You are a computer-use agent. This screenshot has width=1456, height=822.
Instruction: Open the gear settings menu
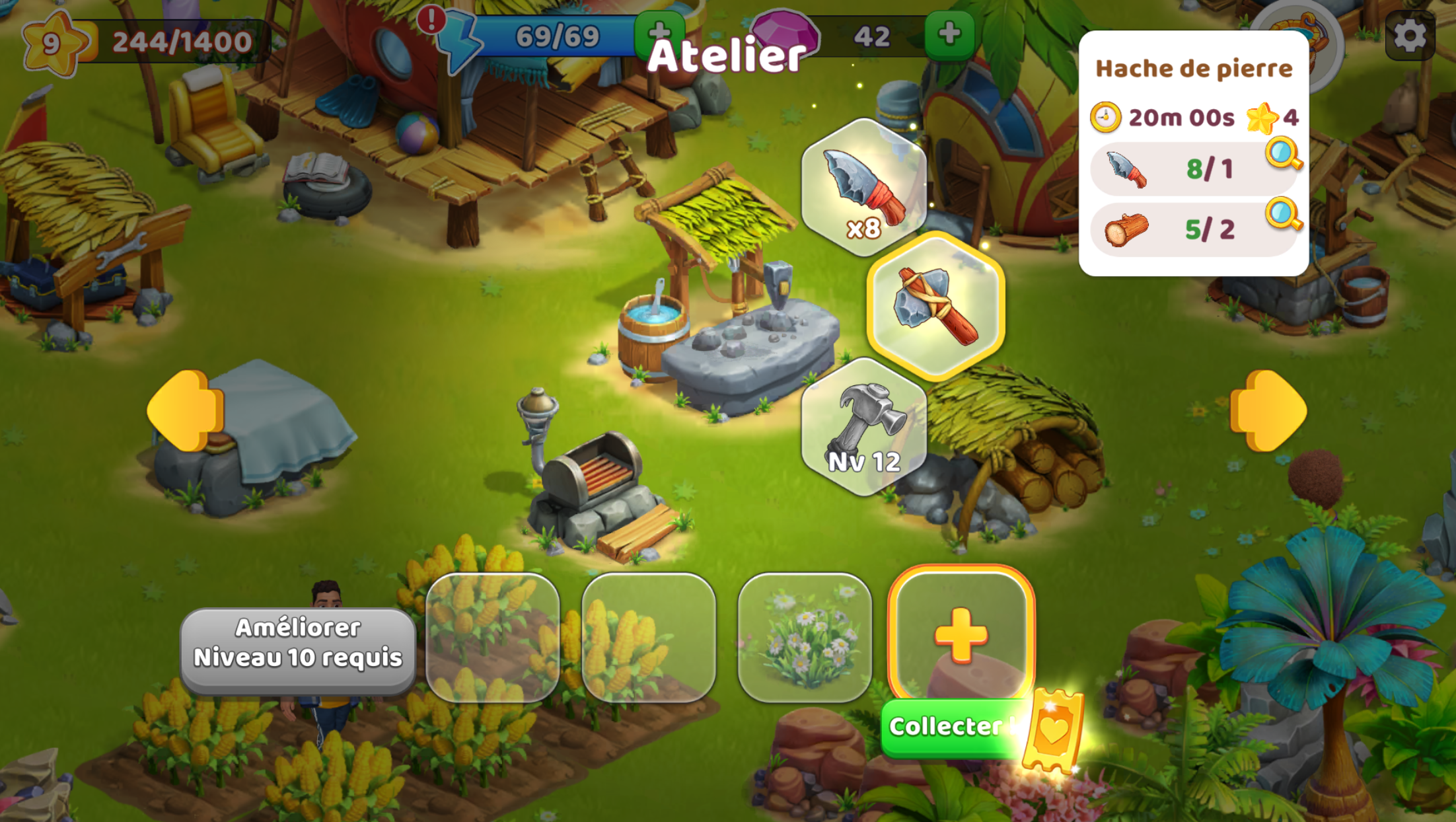point(1409,36)
